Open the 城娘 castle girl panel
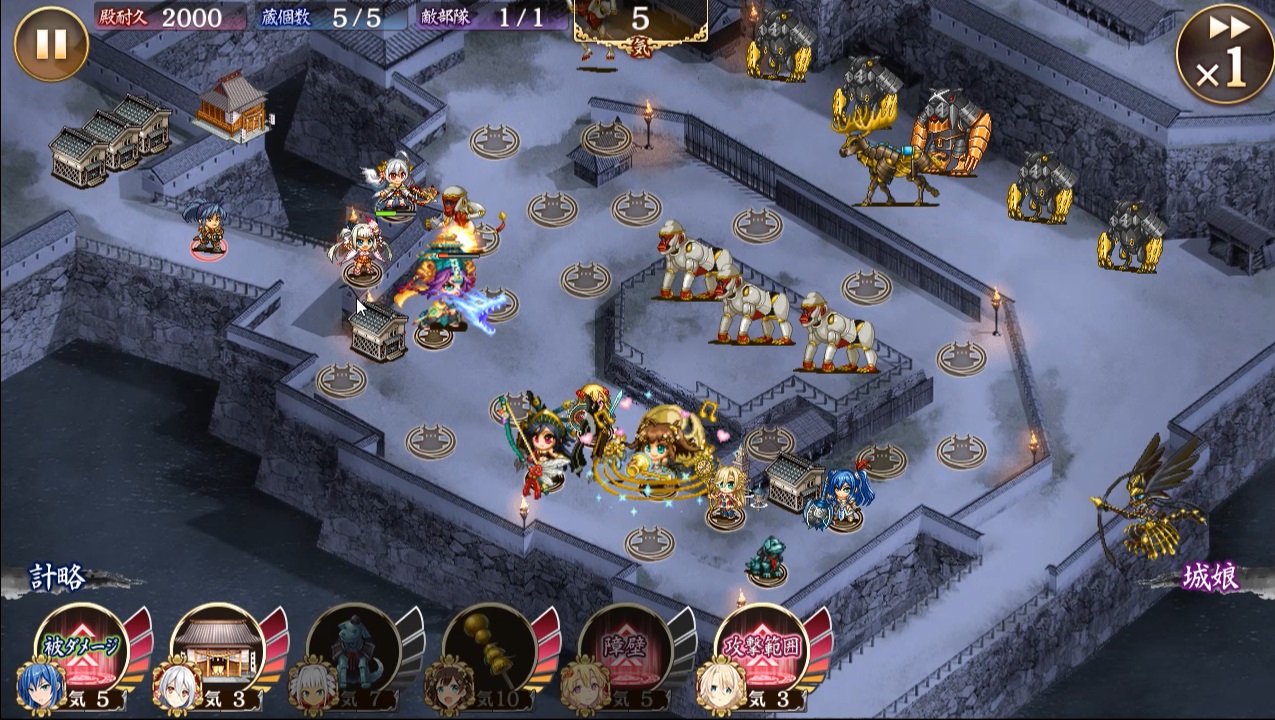Screen dimensions: 1275x720 (1212, 577)
